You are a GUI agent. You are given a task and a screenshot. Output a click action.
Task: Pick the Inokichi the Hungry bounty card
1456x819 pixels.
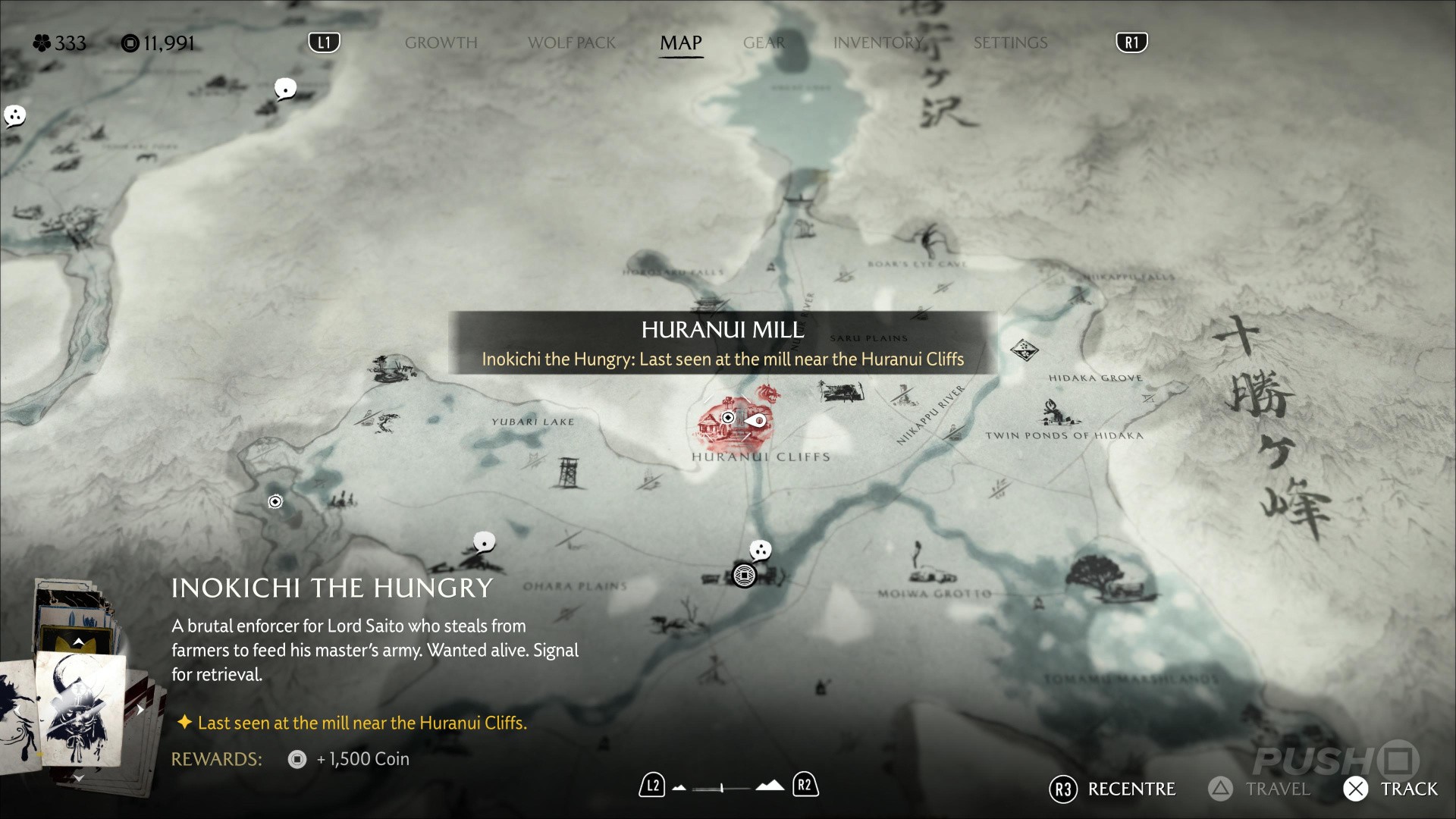(x=80, y=709)
